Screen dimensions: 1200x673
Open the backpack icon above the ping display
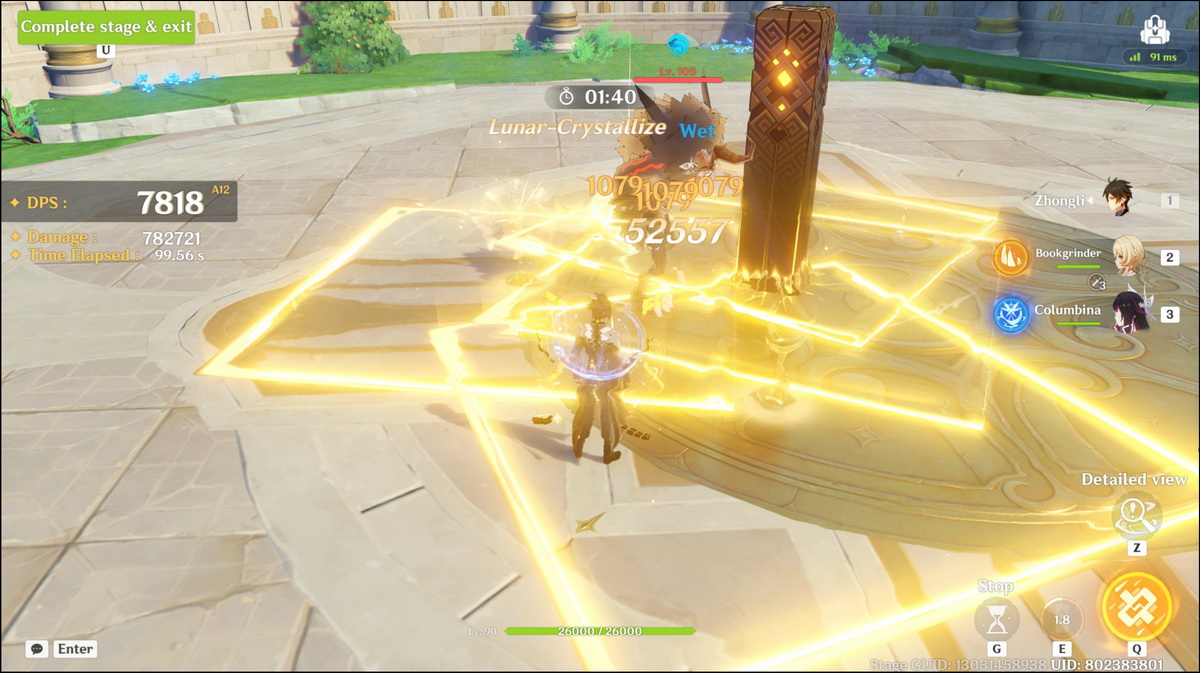click(x=1154, y=26)
